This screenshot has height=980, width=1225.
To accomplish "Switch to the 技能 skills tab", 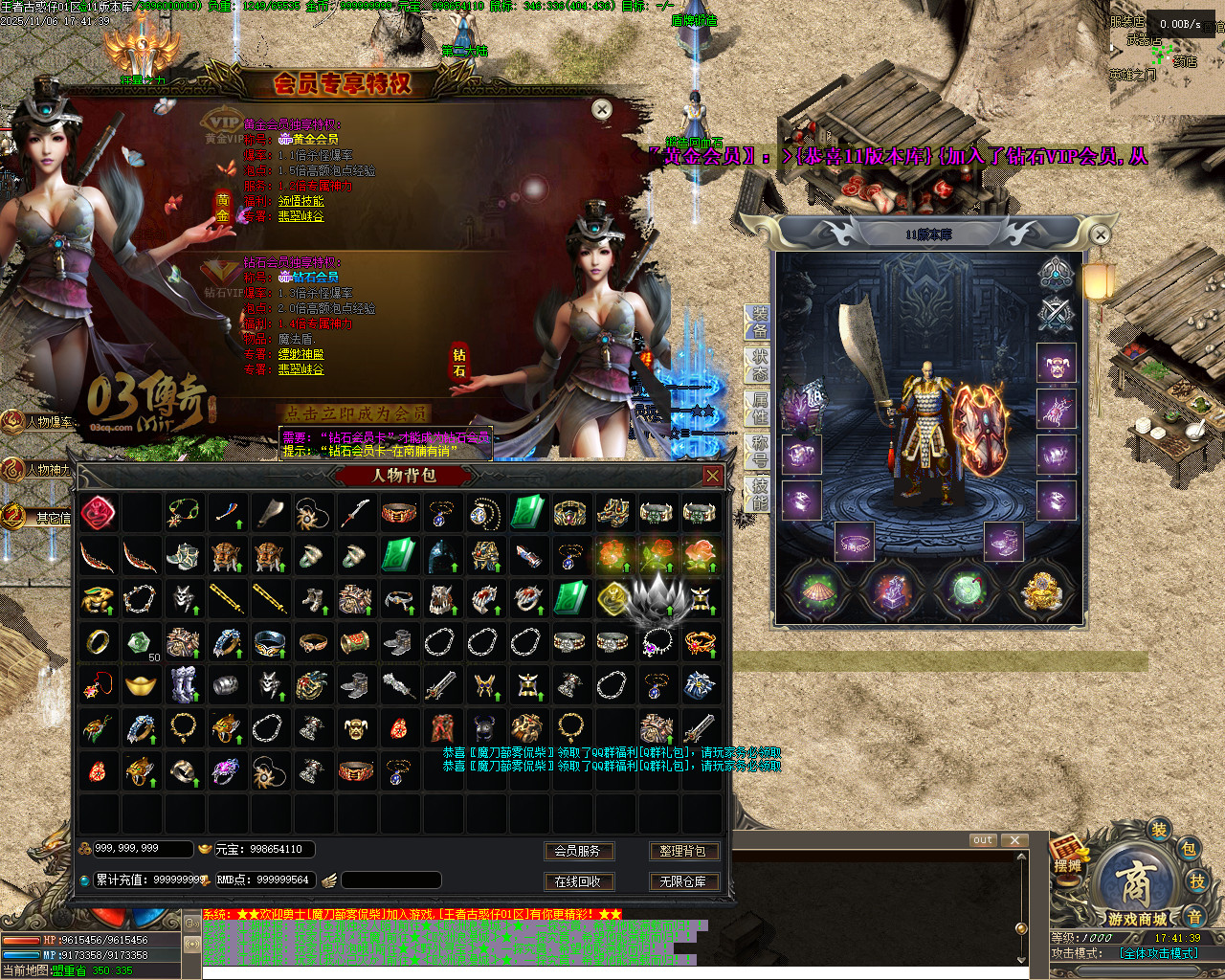I will 758,494.
